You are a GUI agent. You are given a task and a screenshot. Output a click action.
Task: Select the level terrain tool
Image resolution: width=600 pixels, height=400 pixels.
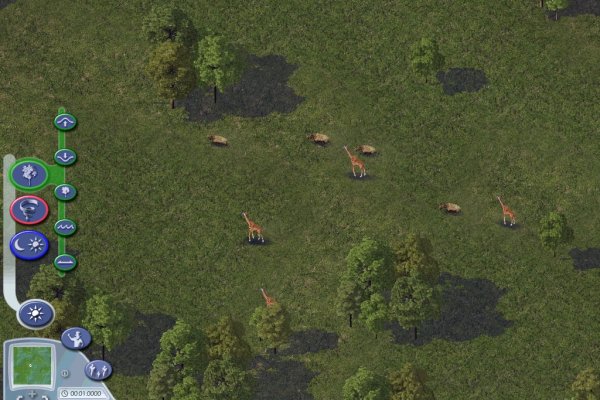65,262
